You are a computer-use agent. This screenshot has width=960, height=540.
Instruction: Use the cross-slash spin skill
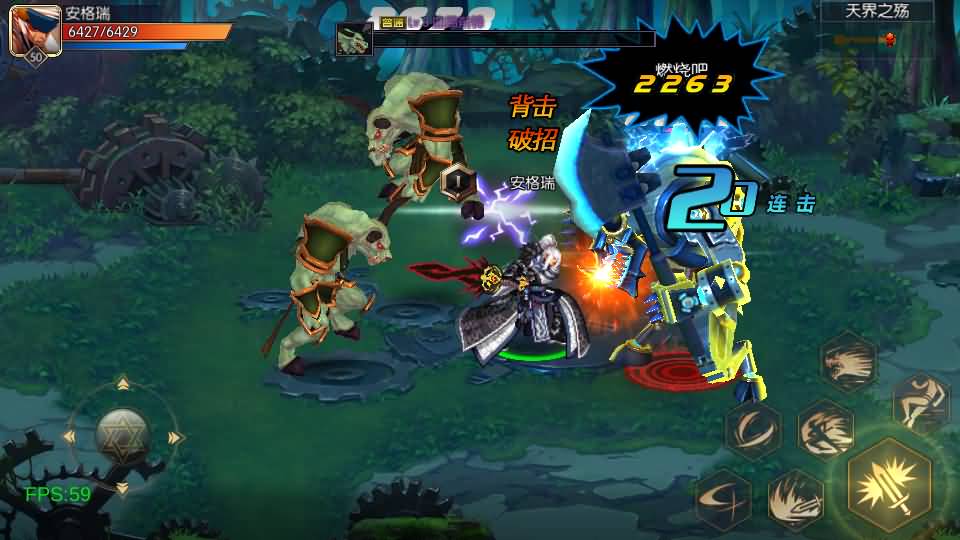723,497
